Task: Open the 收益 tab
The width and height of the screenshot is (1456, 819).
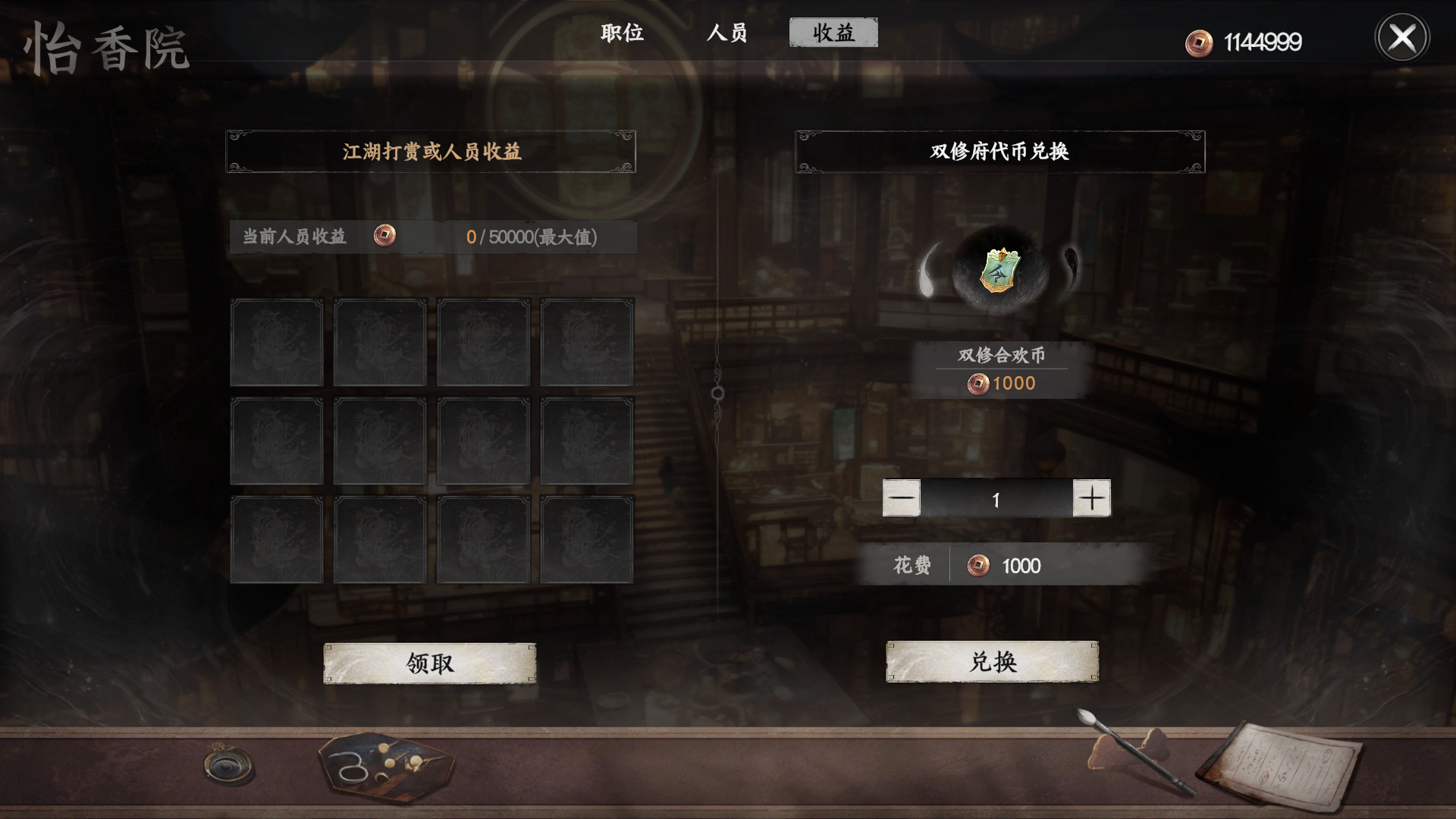Action: (x=834, y=33)
